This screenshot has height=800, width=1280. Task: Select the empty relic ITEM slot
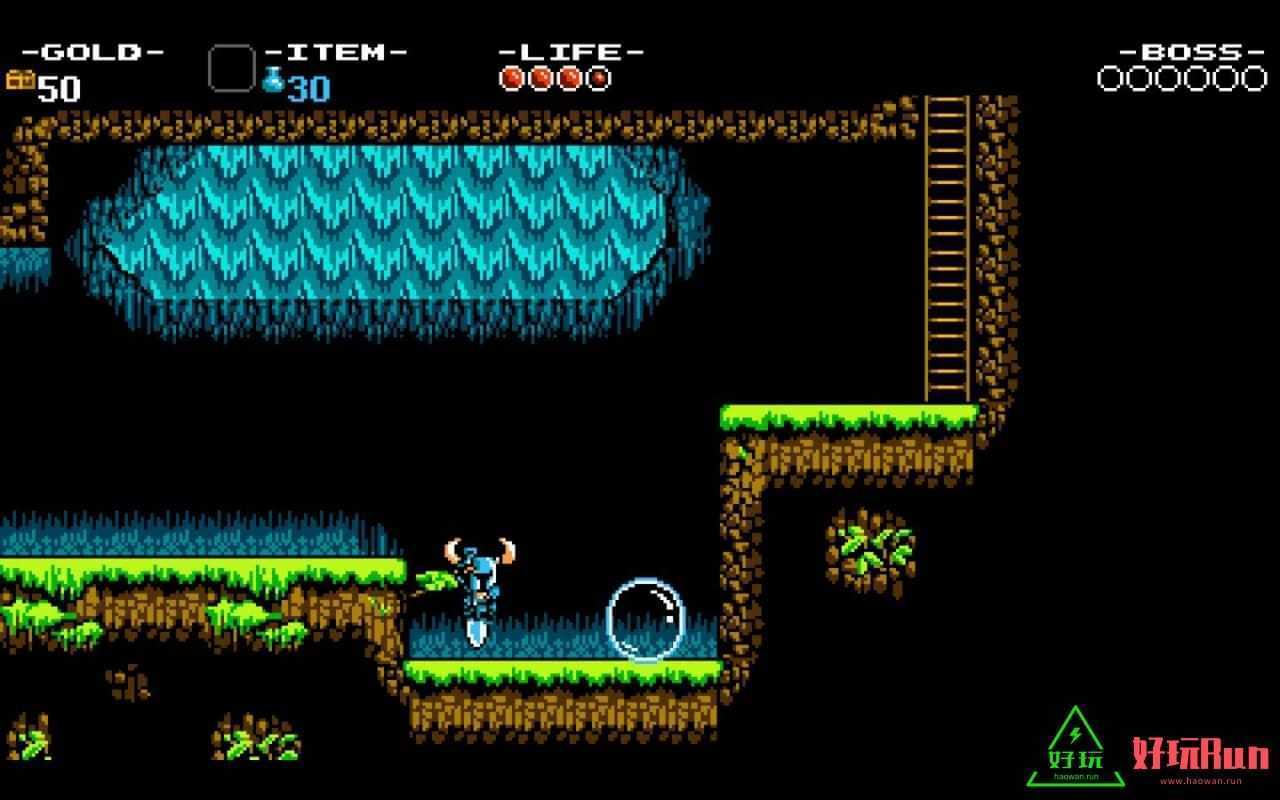coord(231,69)
